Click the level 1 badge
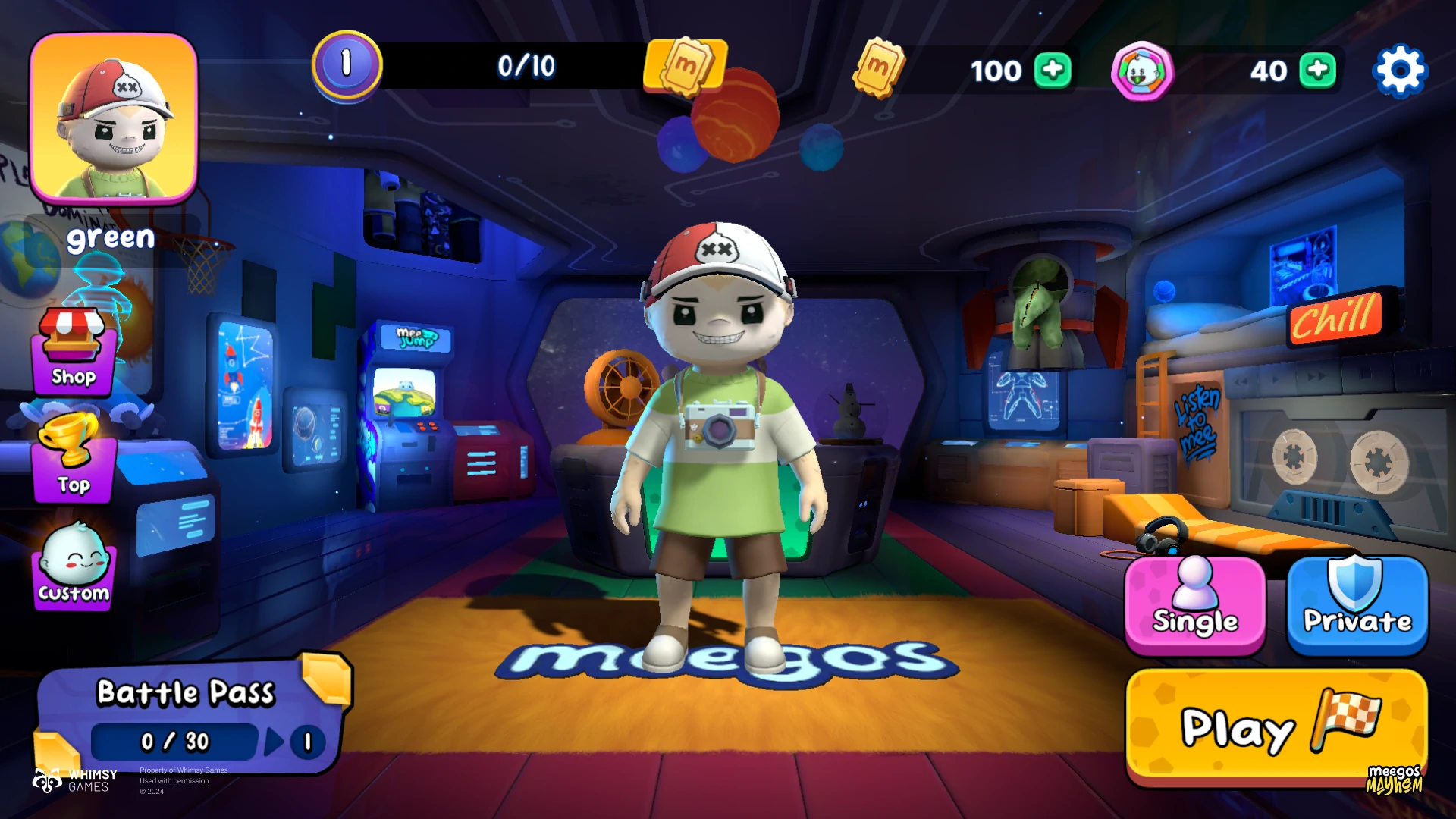The image size is (1456, 819). [x=347, y=66]
